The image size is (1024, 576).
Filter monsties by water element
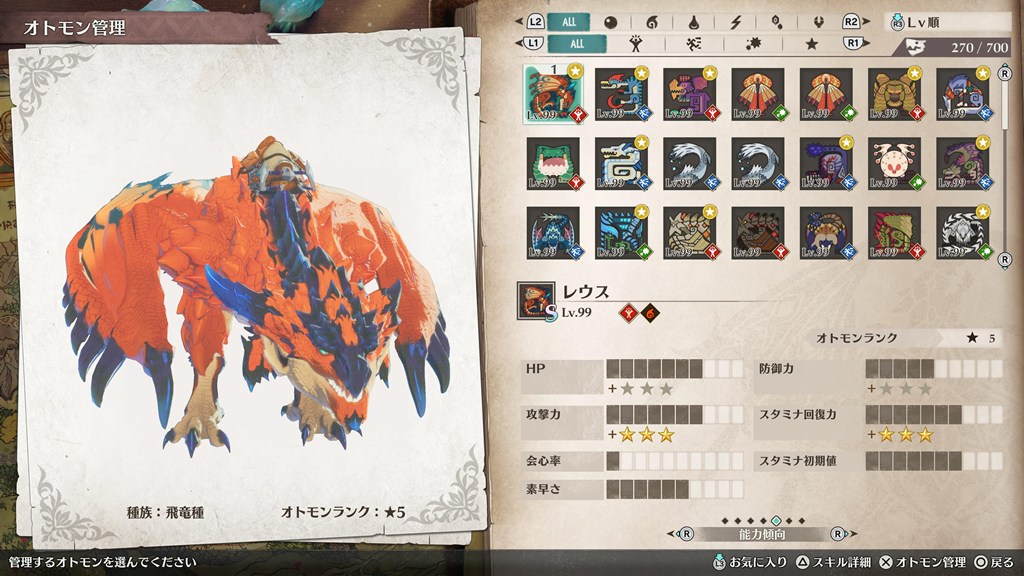(695, 21)
